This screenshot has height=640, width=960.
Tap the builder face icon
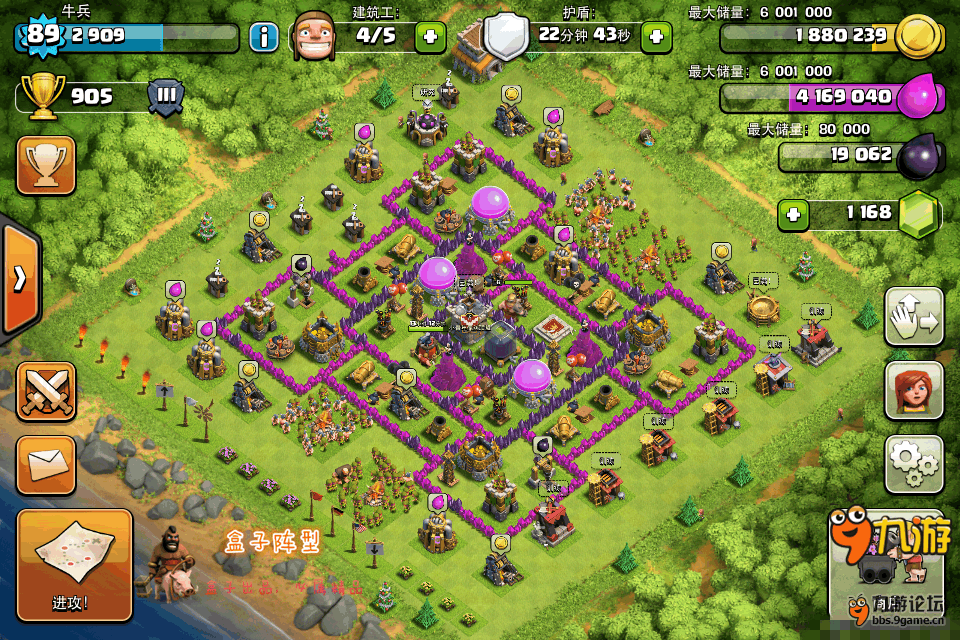[317, 38]
